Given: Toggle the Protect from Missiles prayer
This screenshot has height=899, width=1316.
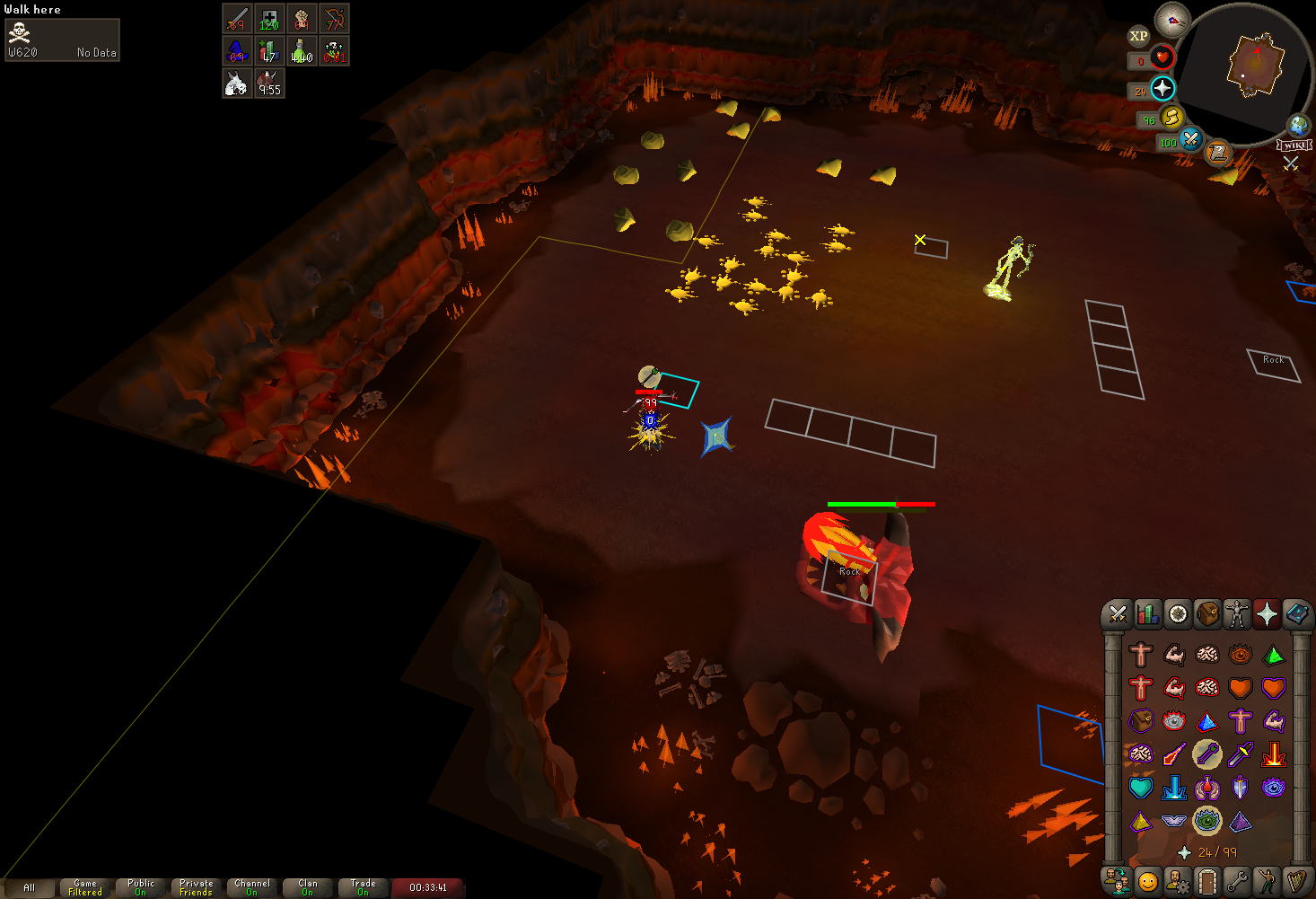Looking at the screenshot, I should pos(1207,754).
